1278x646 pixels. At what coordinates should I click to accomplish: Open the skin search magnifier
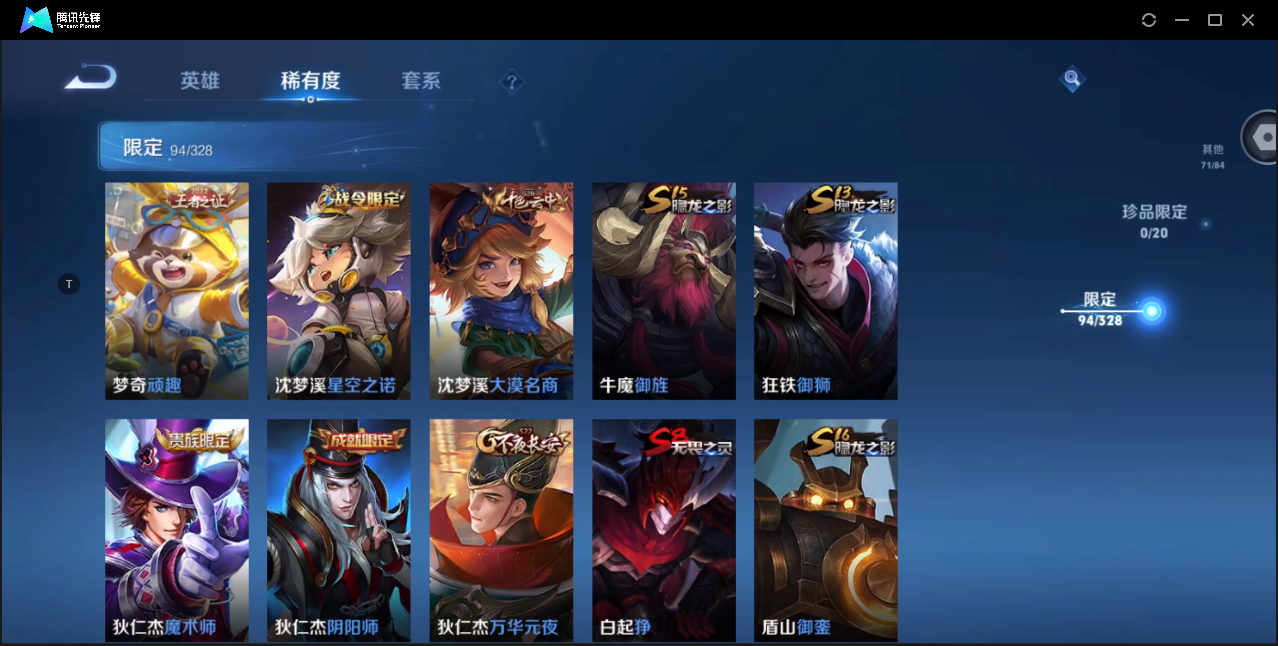point(1072,78)
